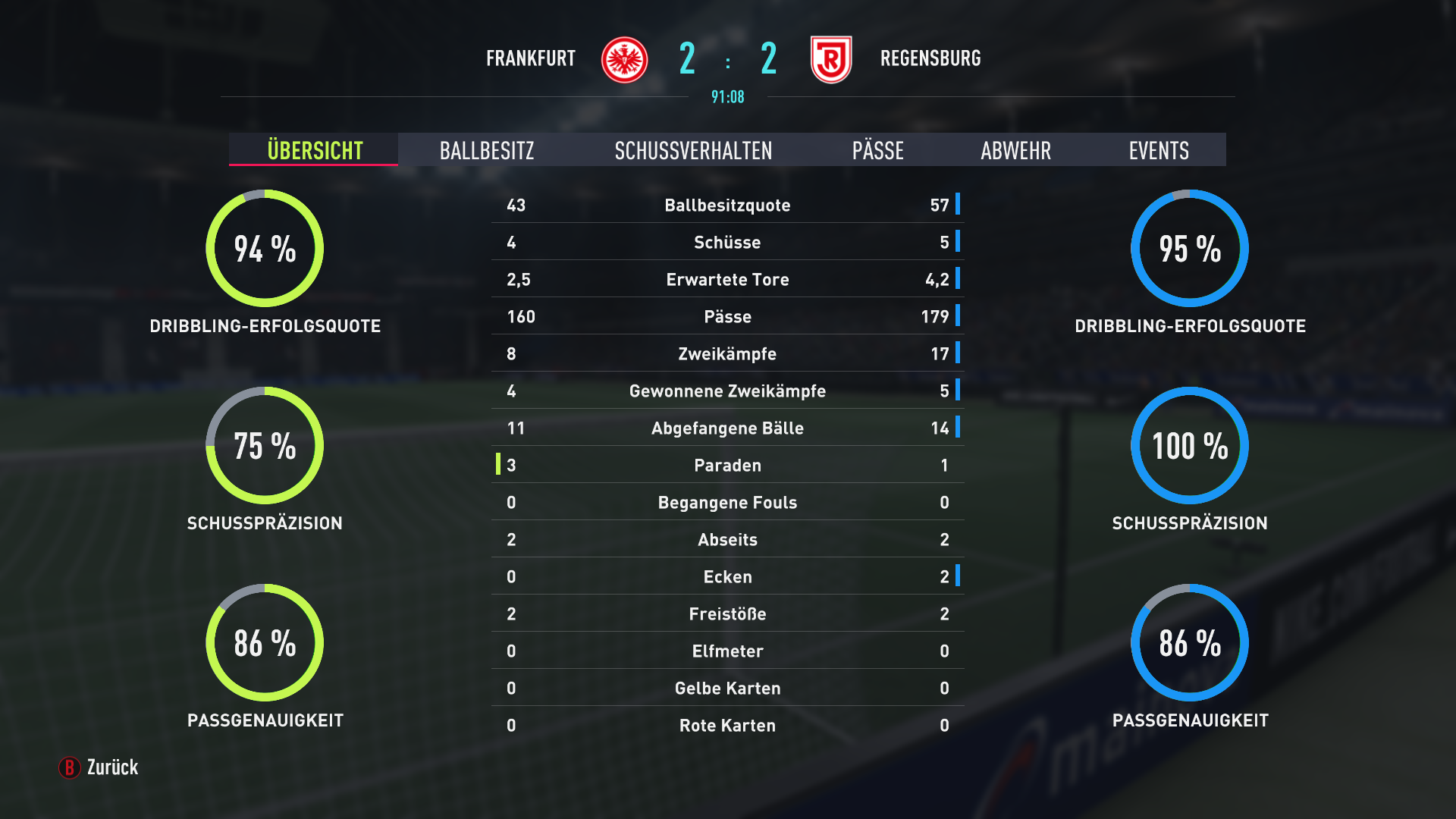Image resolution: width=1456 pixels, height=819 pixels.
Task: Switch to the Ballbesitz tab
Action: coord(487,150)
